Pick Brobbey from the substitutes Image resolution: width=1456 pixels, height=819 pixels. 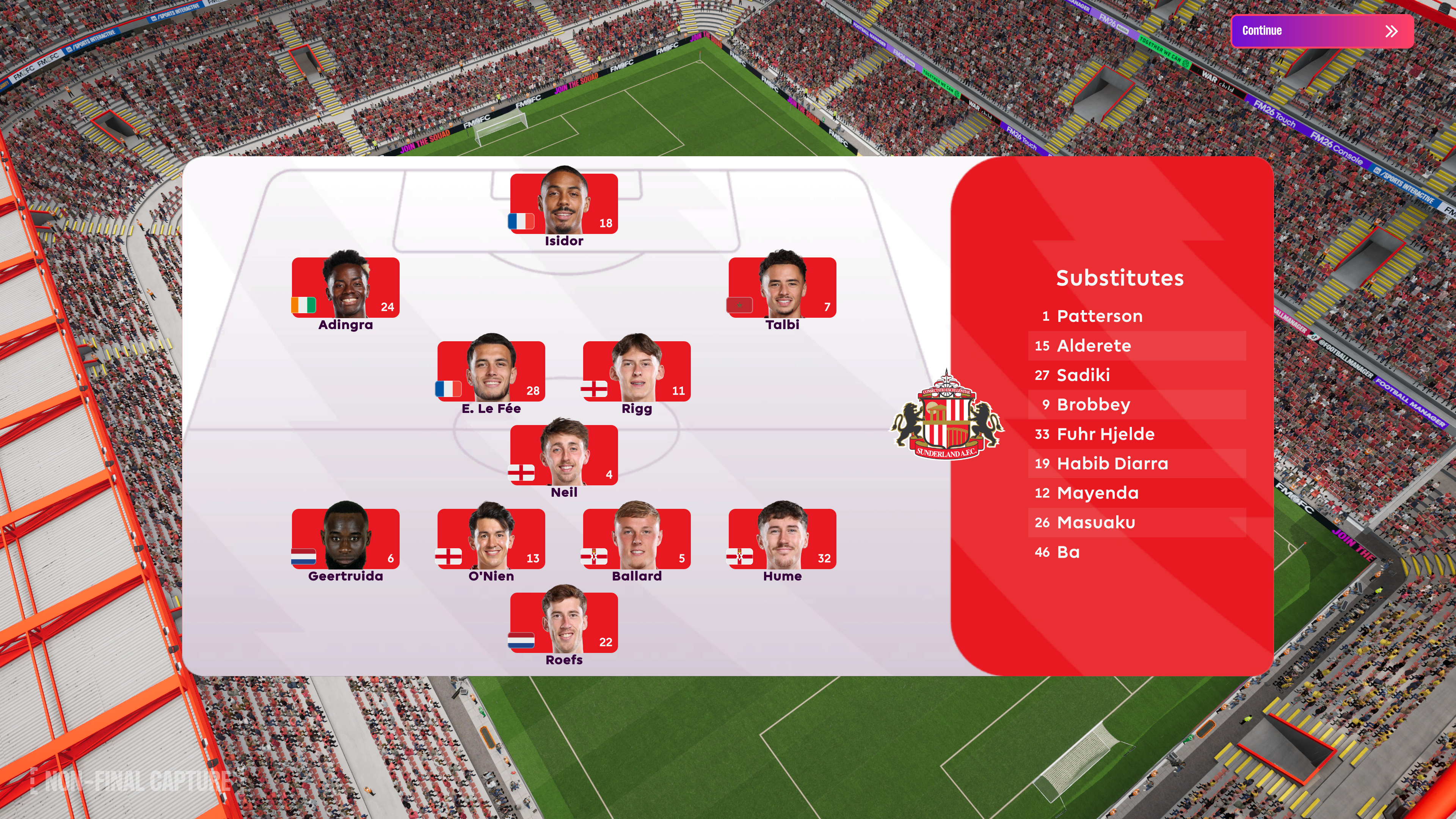point(1136,404)
